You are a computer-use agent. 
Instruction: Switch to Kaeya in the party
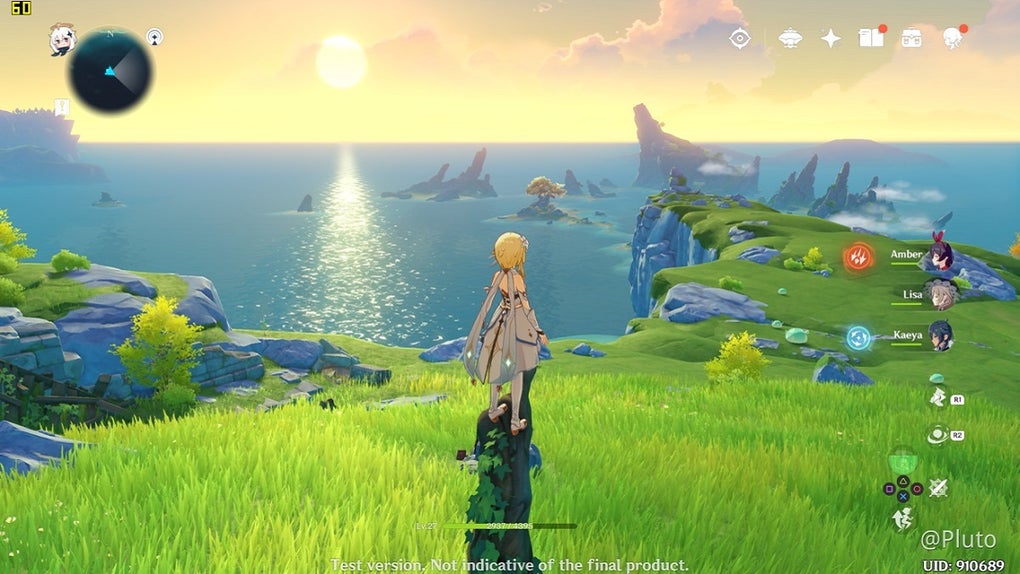[x=939, y=335]
